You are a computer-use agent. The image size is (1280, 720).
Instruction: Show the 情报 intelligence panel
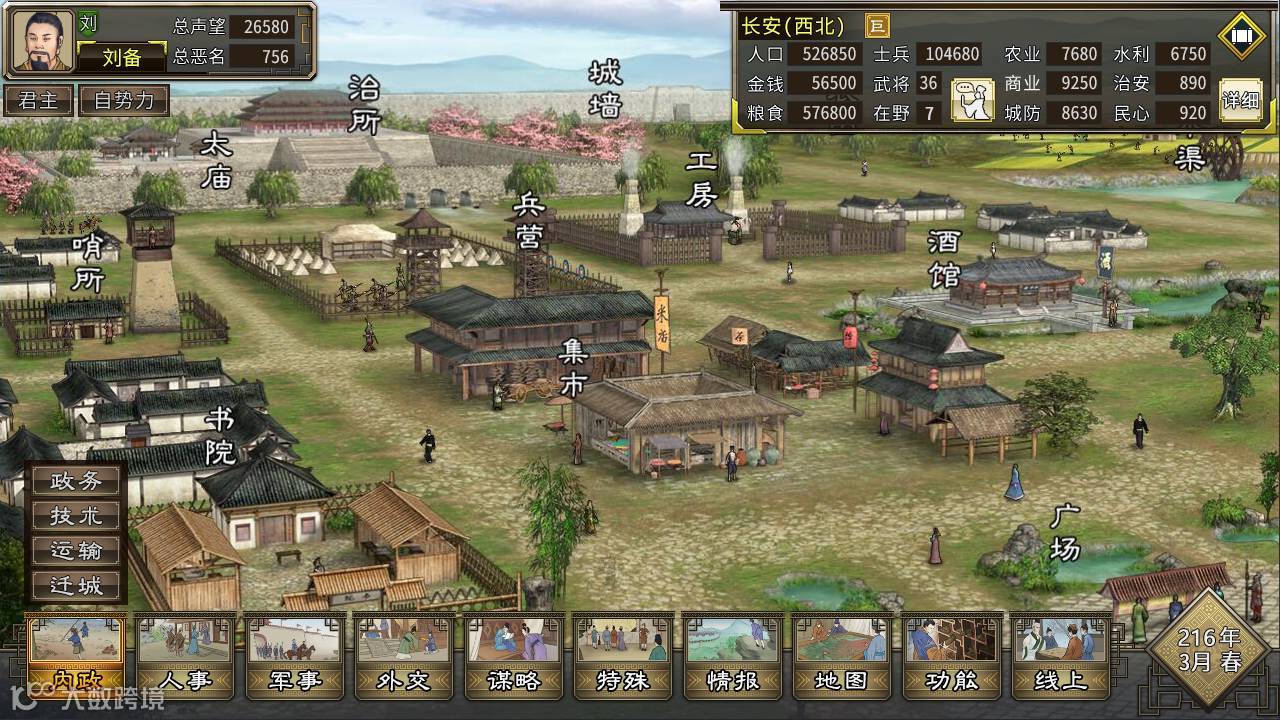(733, 655)
